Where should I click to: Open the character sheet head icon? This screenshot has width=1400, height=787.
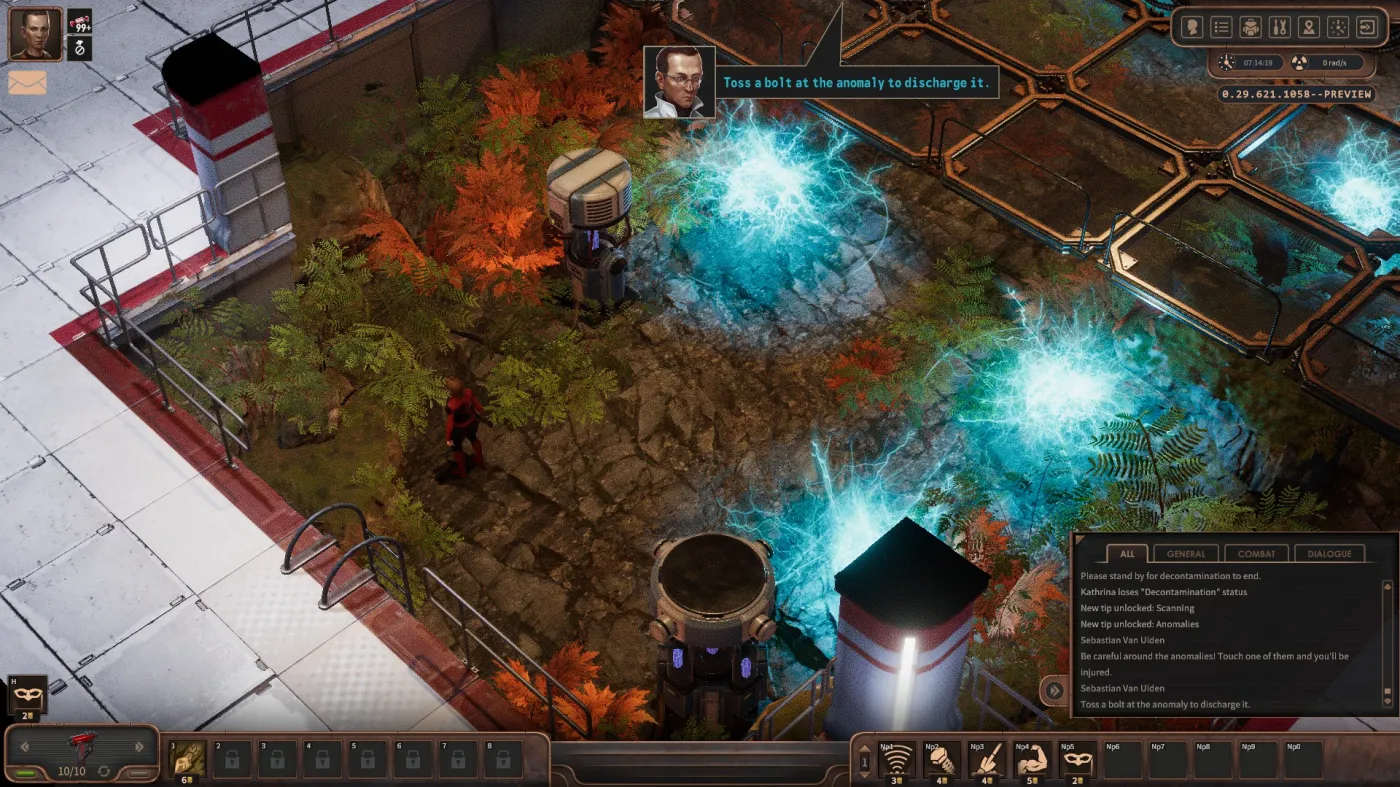click(x=1192, y=27)
